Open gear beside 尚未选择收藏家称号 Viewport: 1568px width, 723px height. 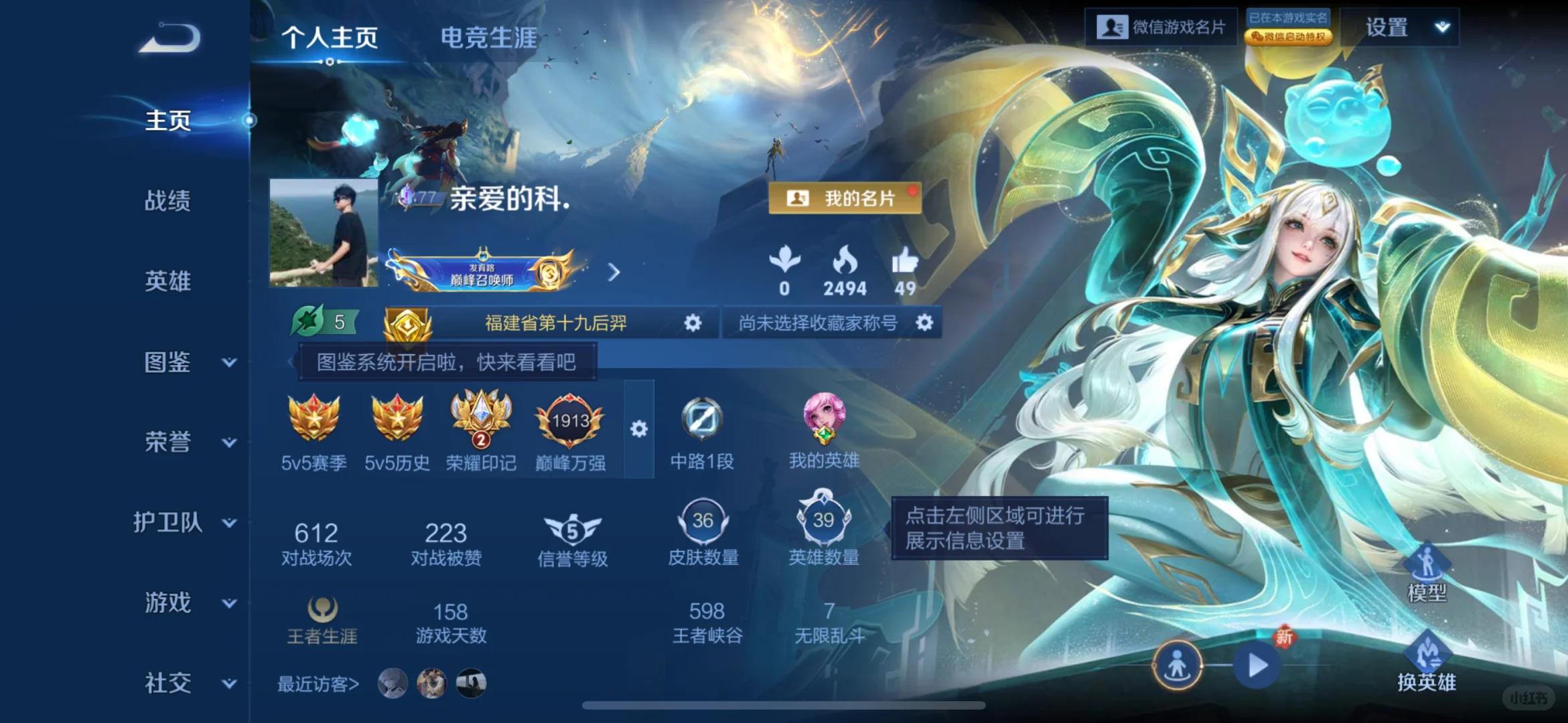click(x=924, y=323)
